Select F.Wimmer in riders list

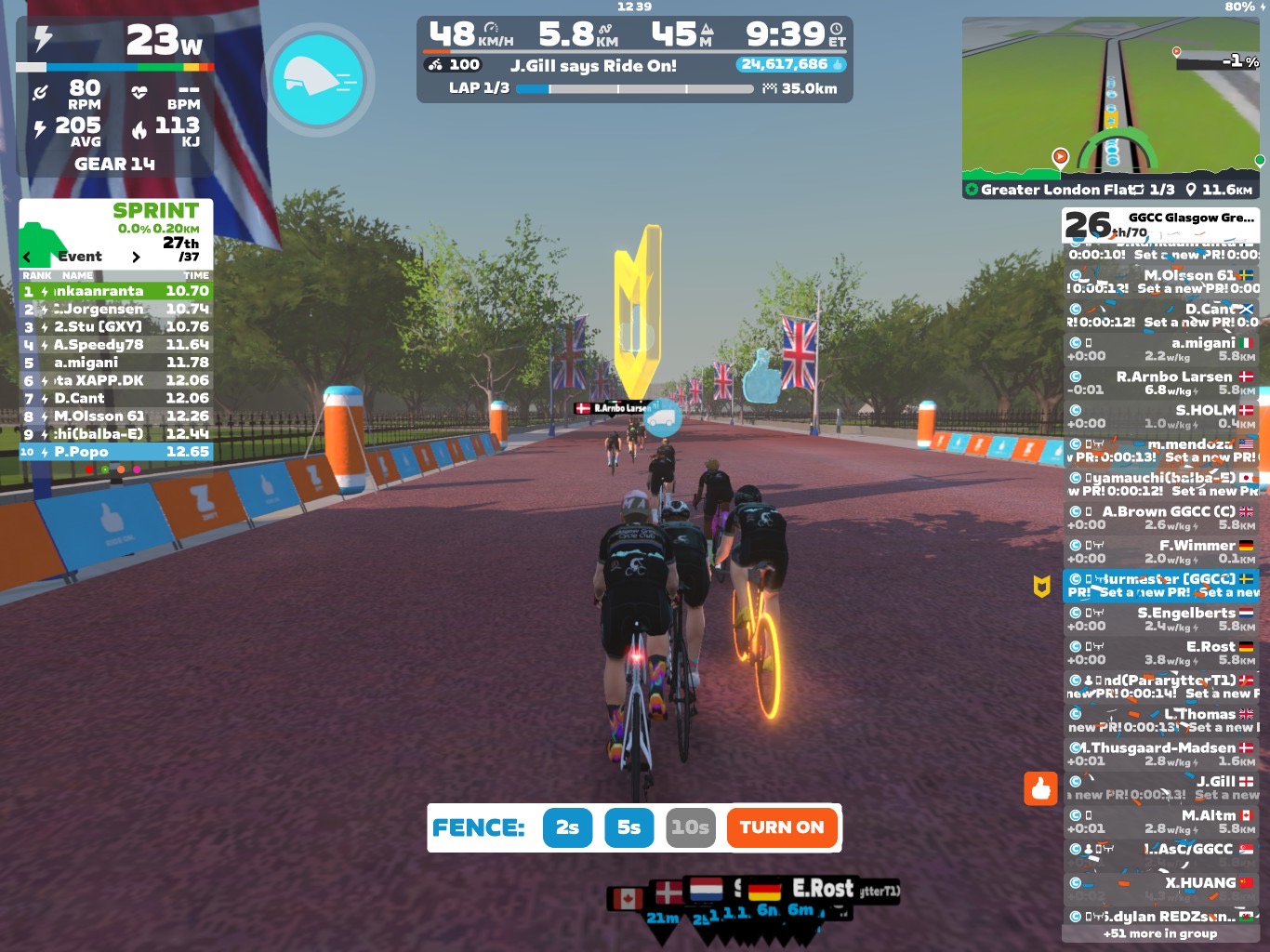pos(1160,551)
